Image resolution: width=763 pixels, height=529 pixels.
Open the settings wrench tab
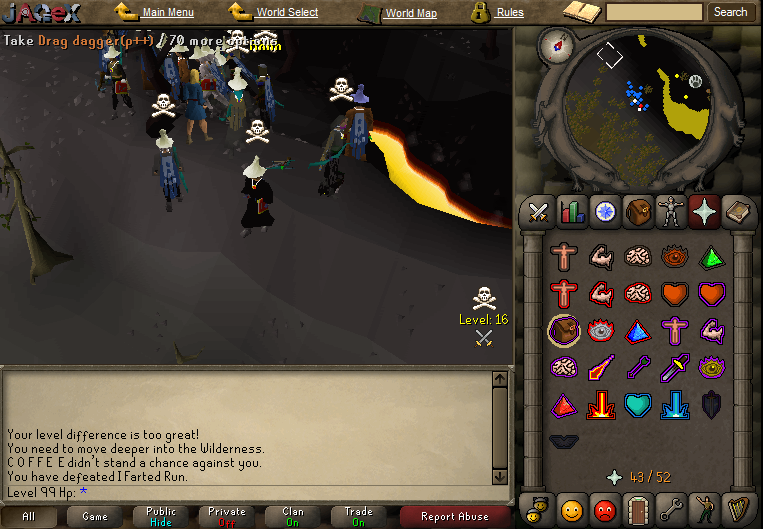(x=670, y=508)
